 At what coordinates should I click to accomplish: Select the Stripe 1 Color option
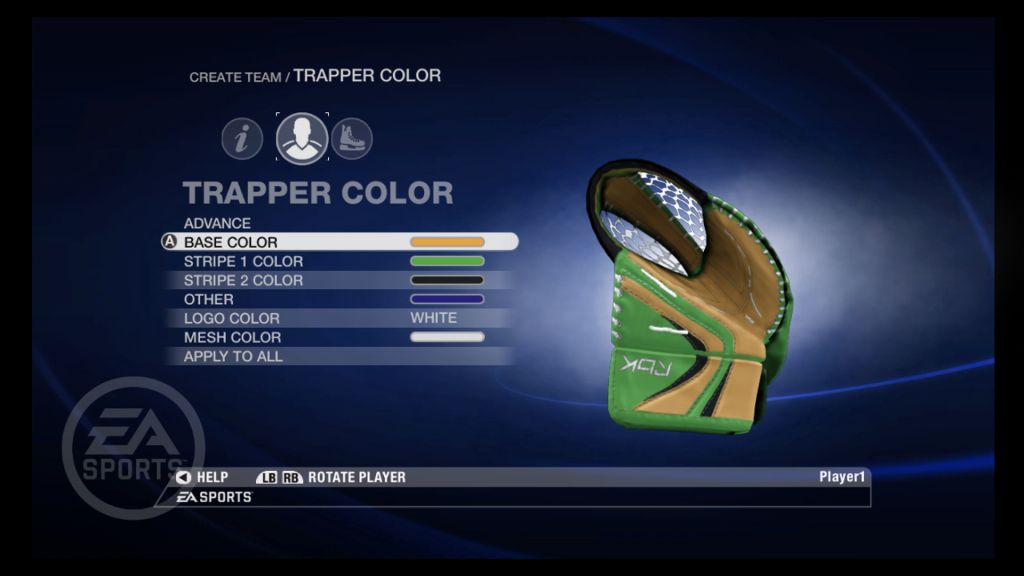point(243,261)
